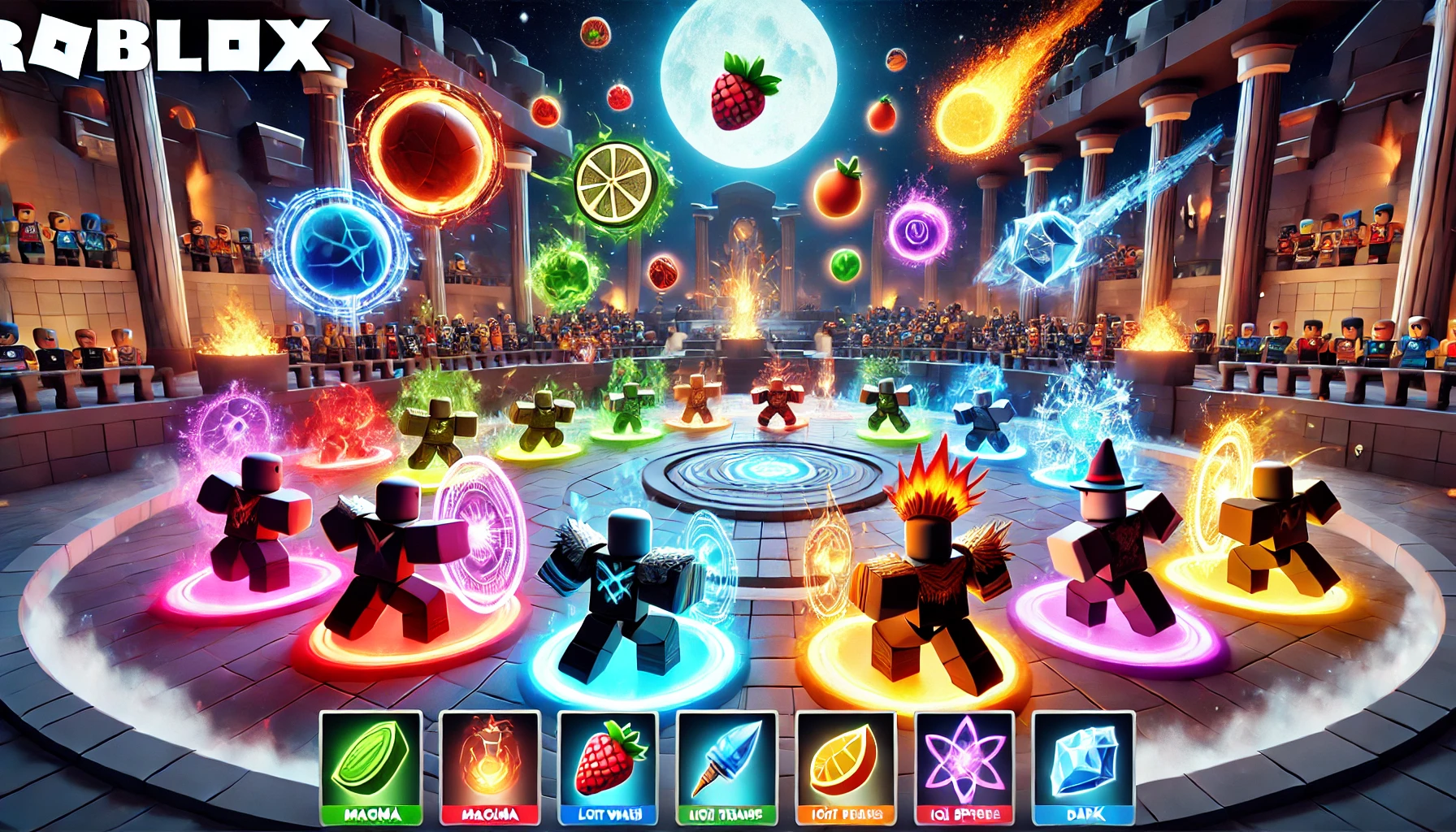This screenshot has width=1456, height=832.
Task: Pick the blue ice cone slot
Action: pyautogui.click(x=727, y=765)
